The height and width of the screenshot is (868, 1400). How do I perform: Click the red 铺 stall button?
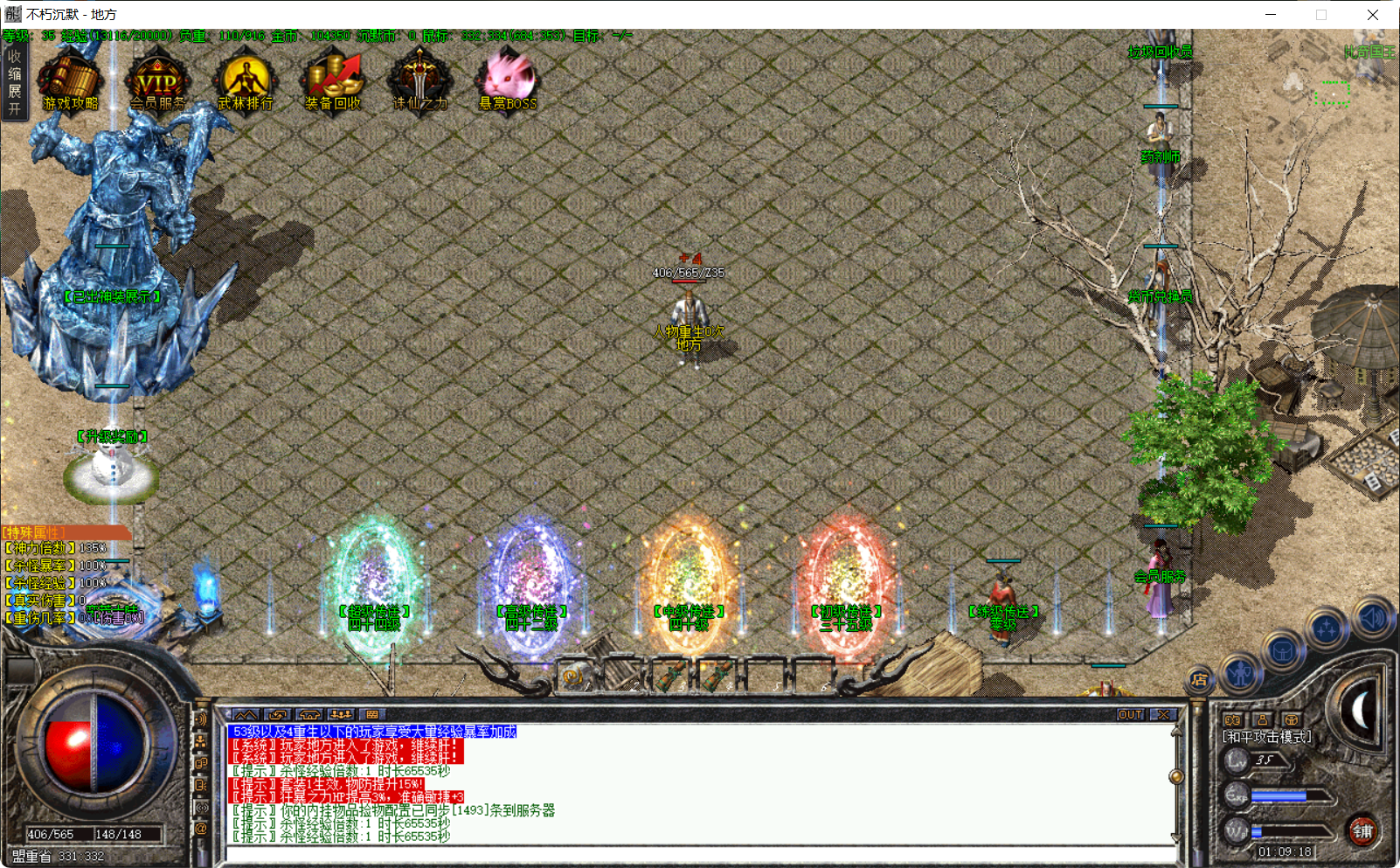click(x=1362, y=830)
